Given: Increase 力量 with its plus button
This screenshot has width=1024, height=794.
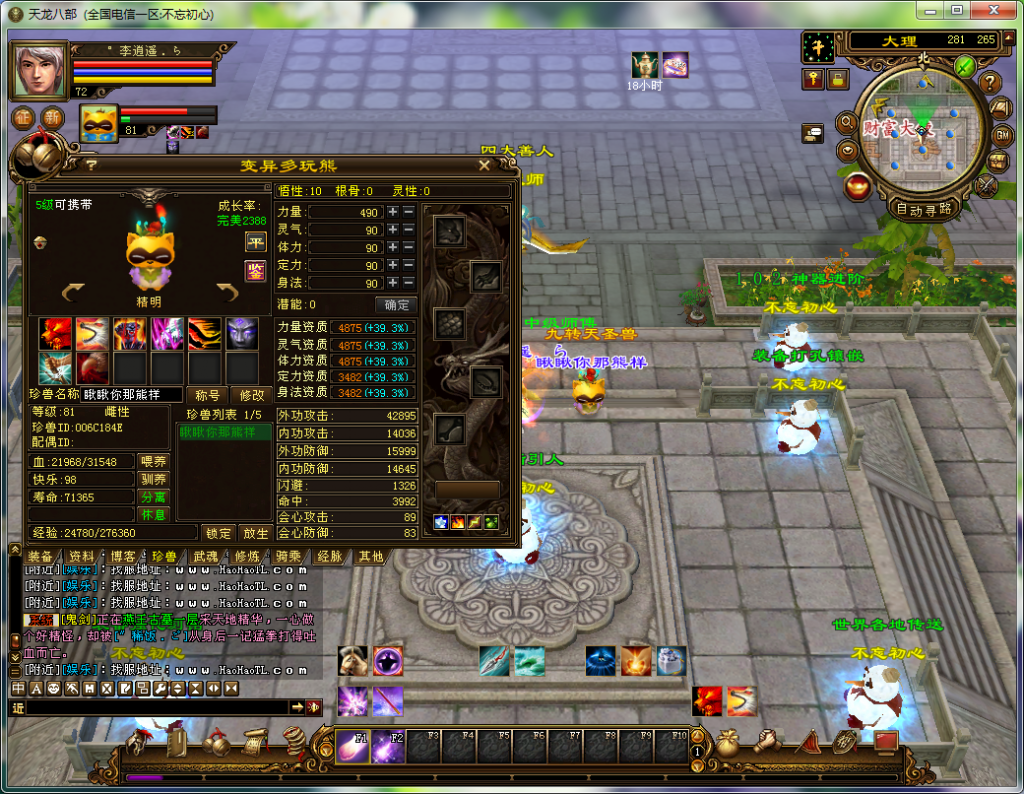Looking at the screenshot, I should coord(393,212).
